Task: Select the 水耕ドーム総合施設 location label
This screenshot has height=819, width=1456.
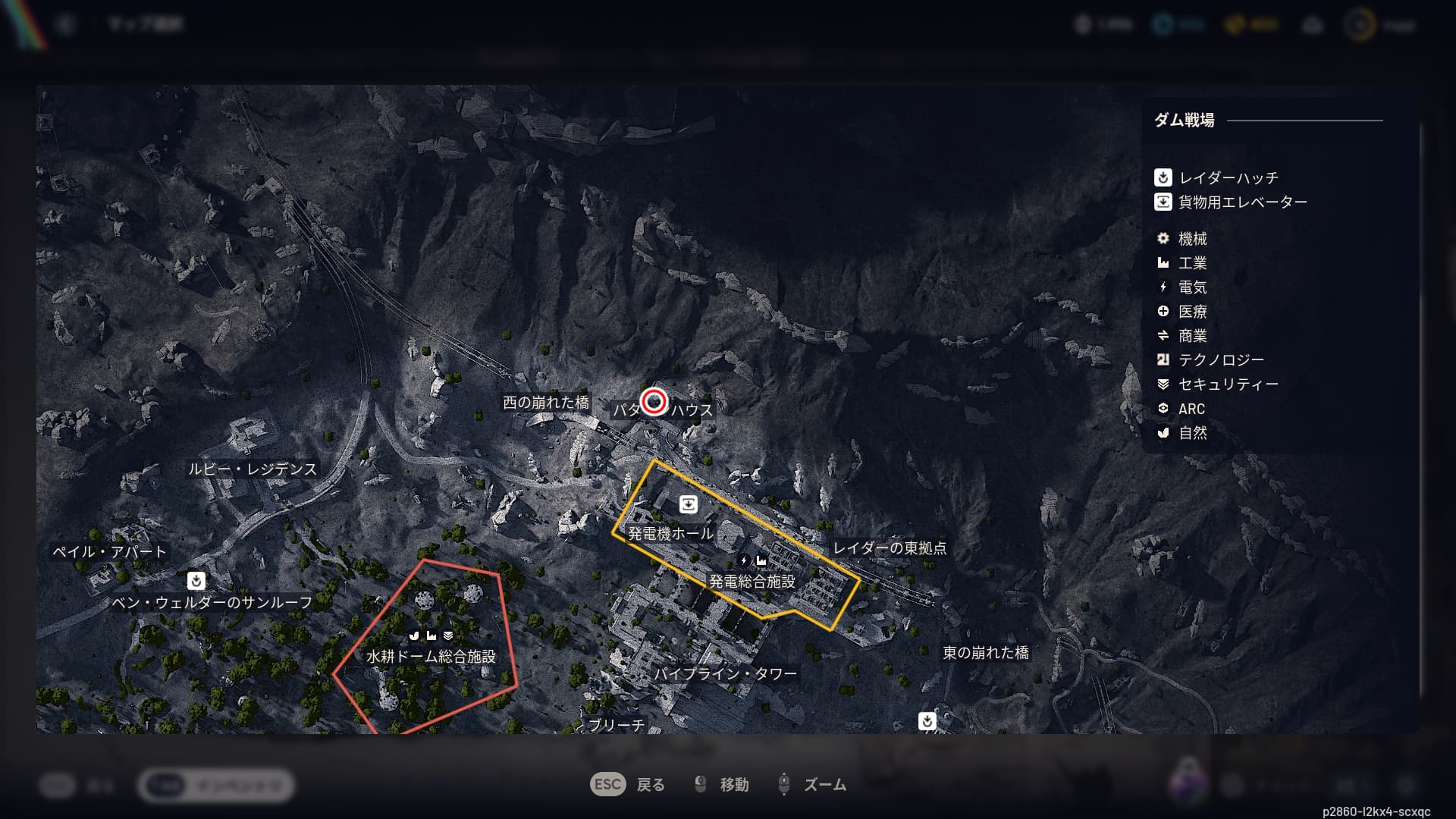Action: pos(431,657)
